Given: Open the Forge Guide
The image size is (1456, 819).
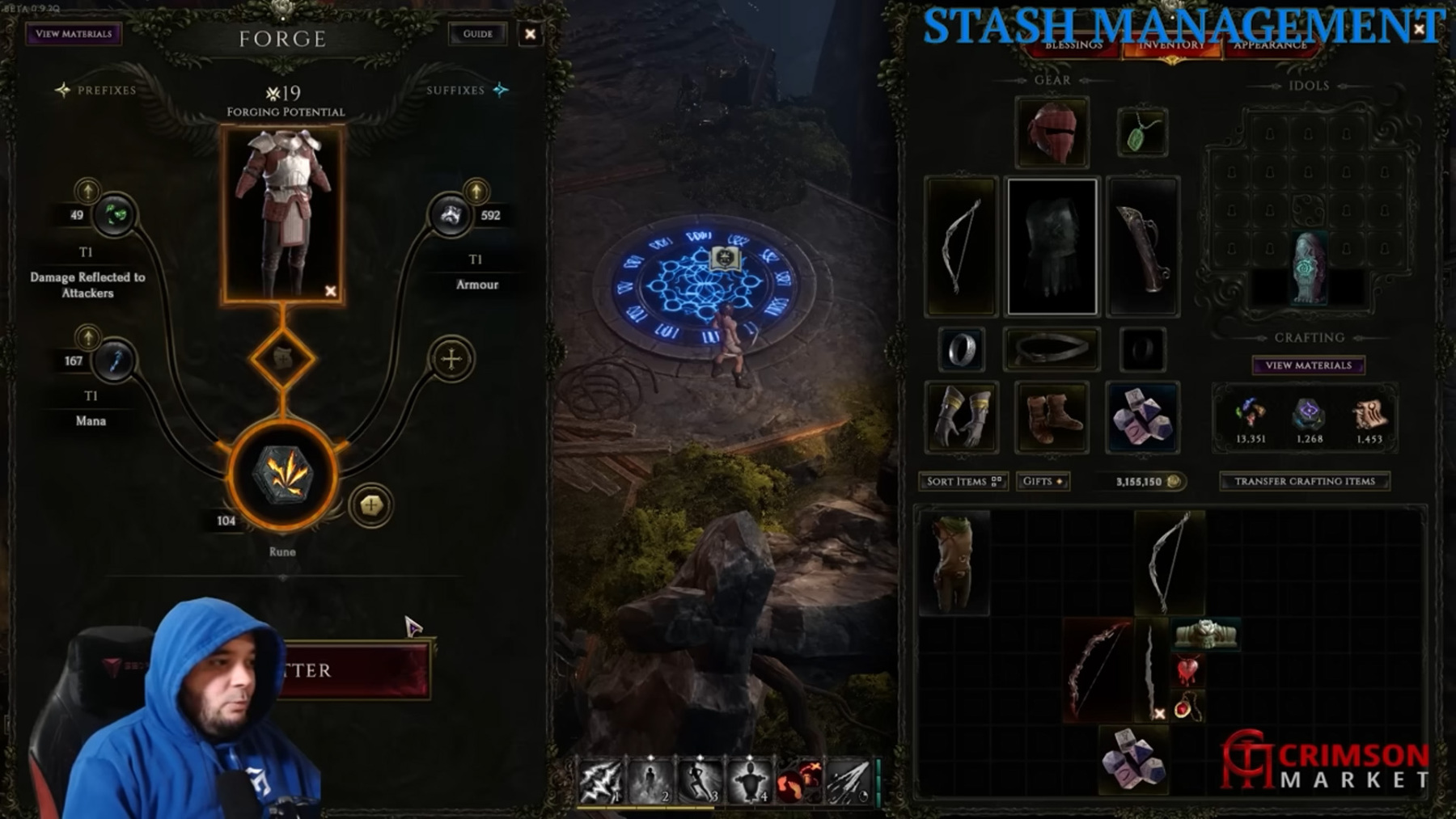Looking at the screenshot, I should [477, 34].
